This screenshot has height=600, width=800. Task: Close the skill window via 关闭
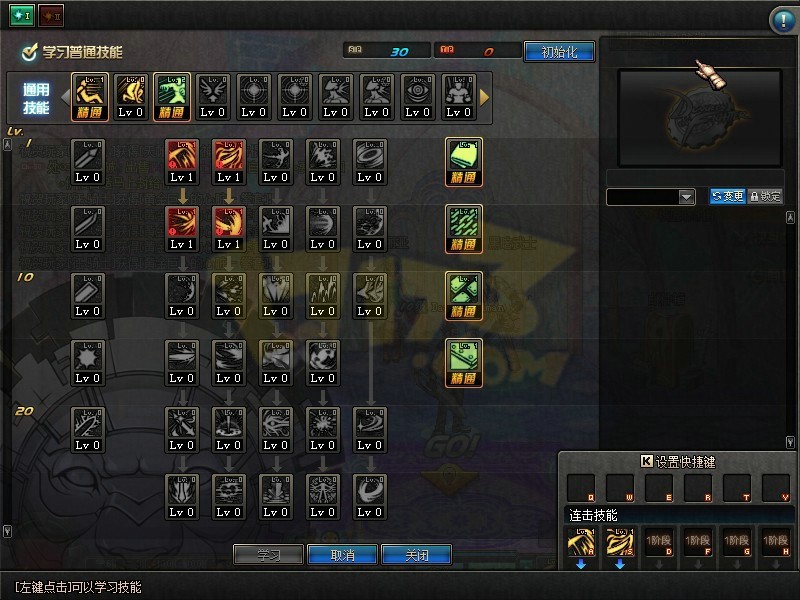click(416, 555)
